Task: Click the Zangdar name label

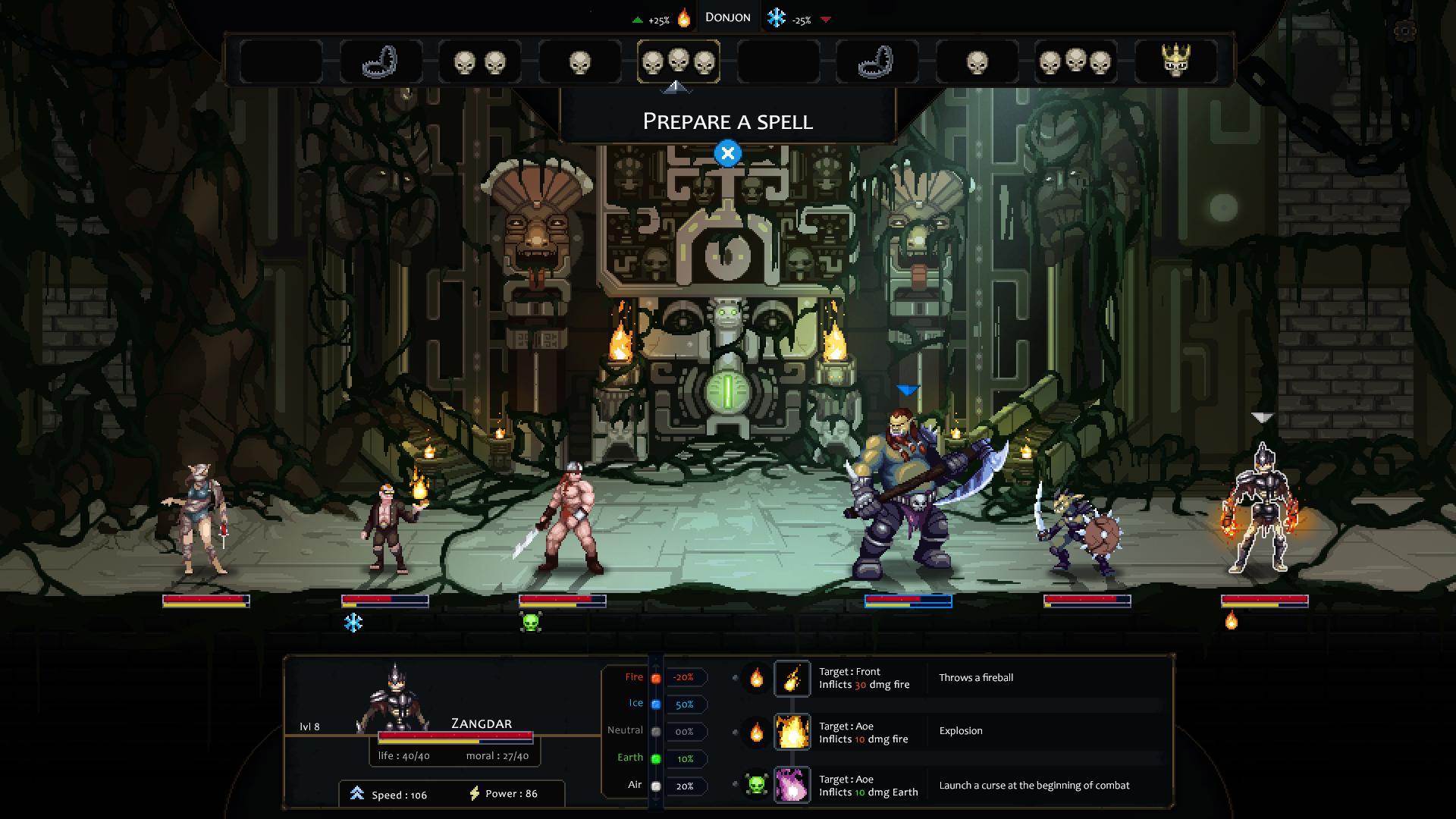Action: pos(481,724)
